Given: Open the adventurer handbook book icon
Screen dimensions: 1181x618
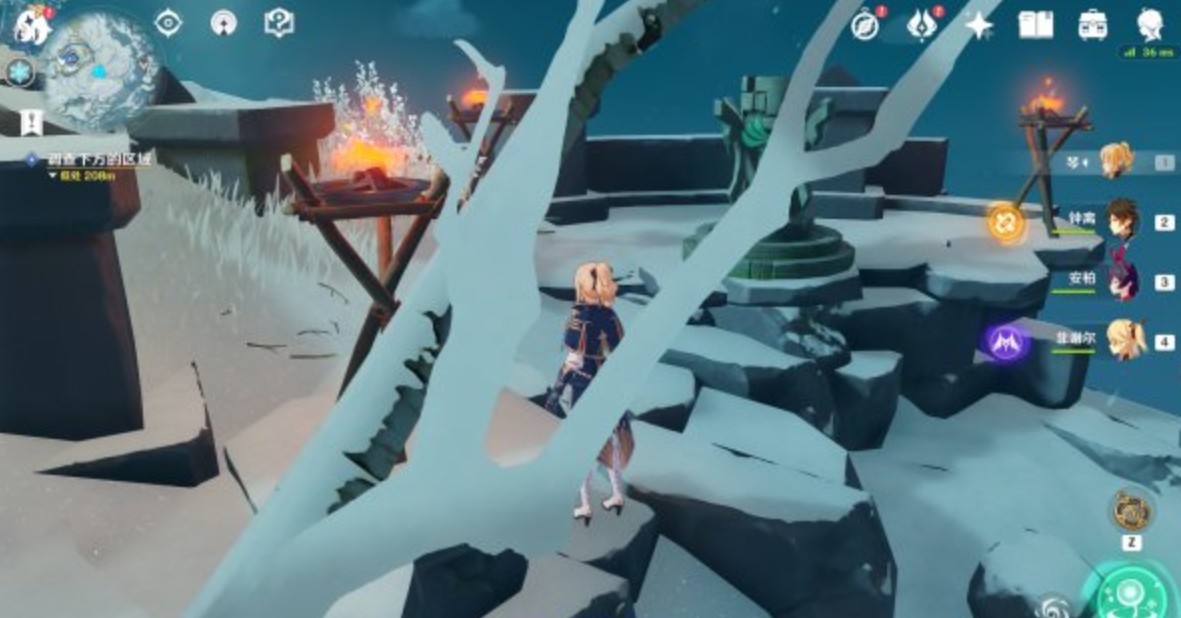Looking at the screenshot, I should click(1035, 25).
